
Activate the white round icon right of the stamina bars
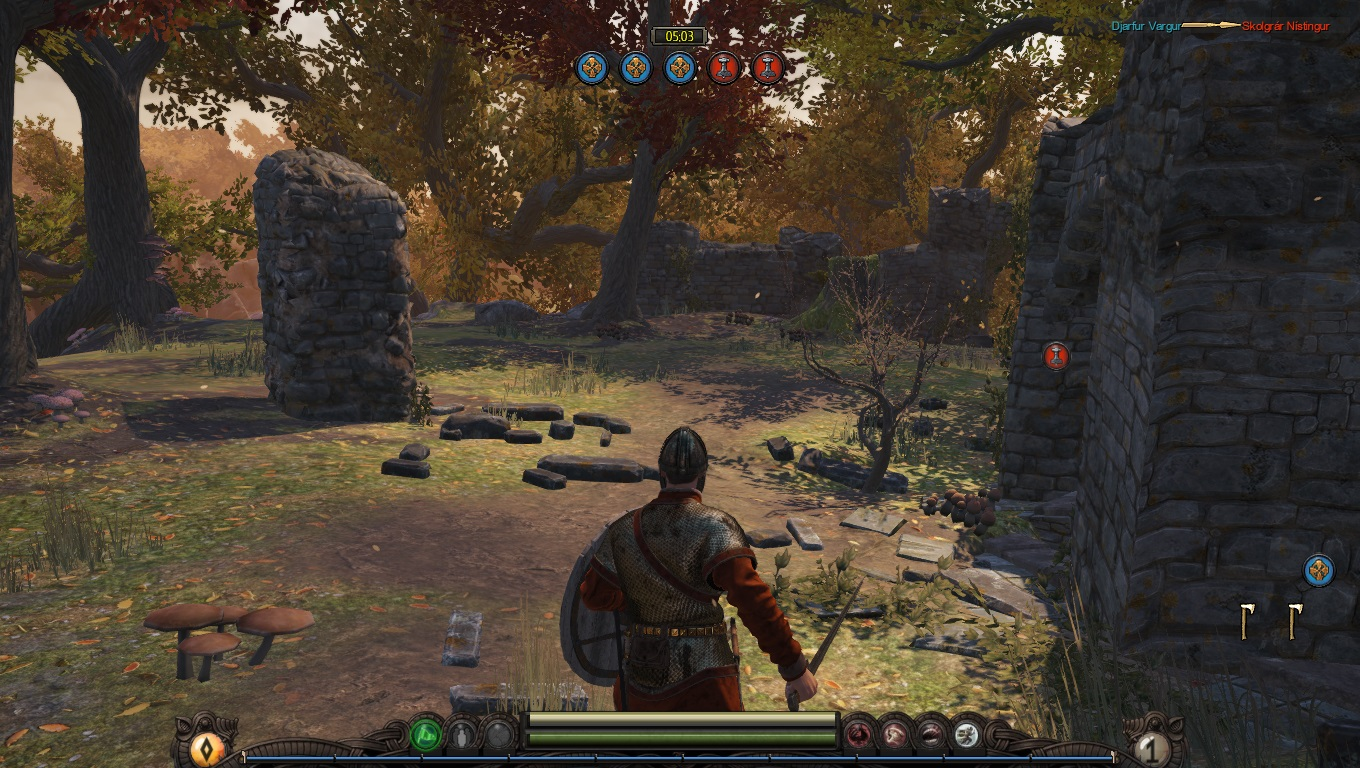[966, 737]
